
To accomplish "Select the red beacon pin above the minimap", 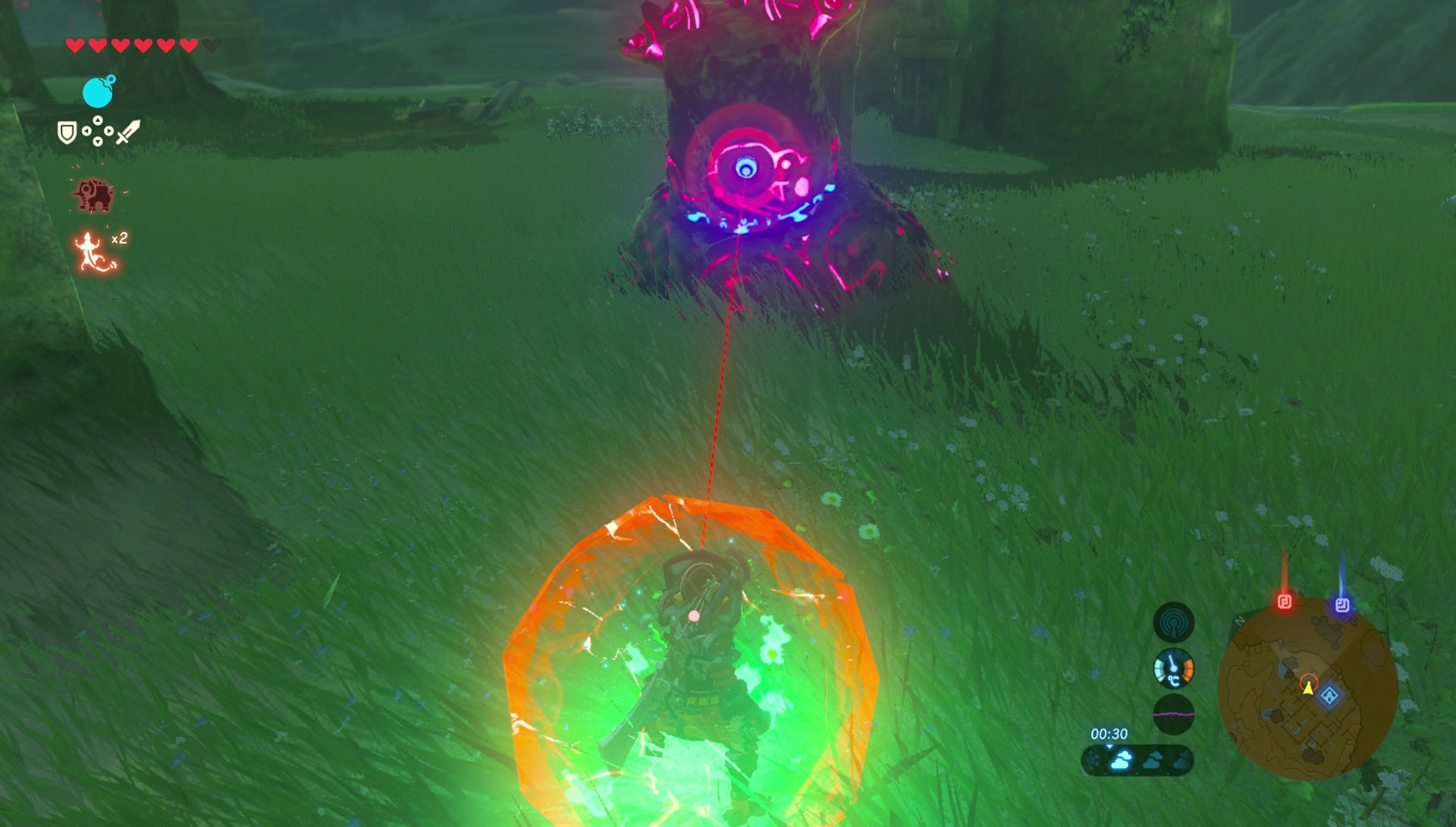I will click(x=1285, y=600).
